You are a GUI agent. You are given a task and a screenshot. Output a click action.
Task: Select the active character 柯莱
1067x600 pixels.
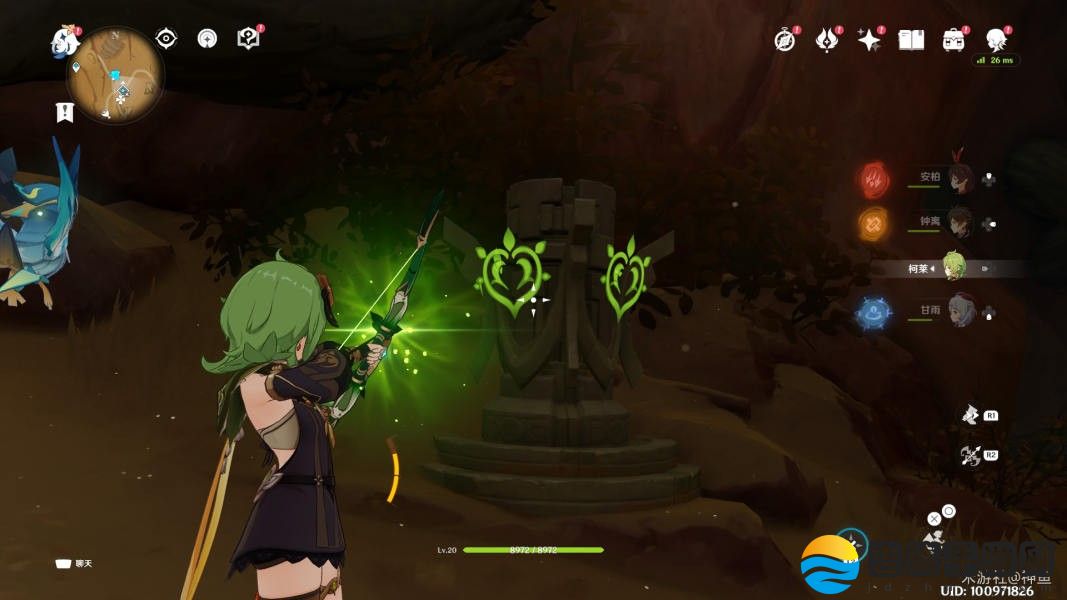tap(955, 267)
